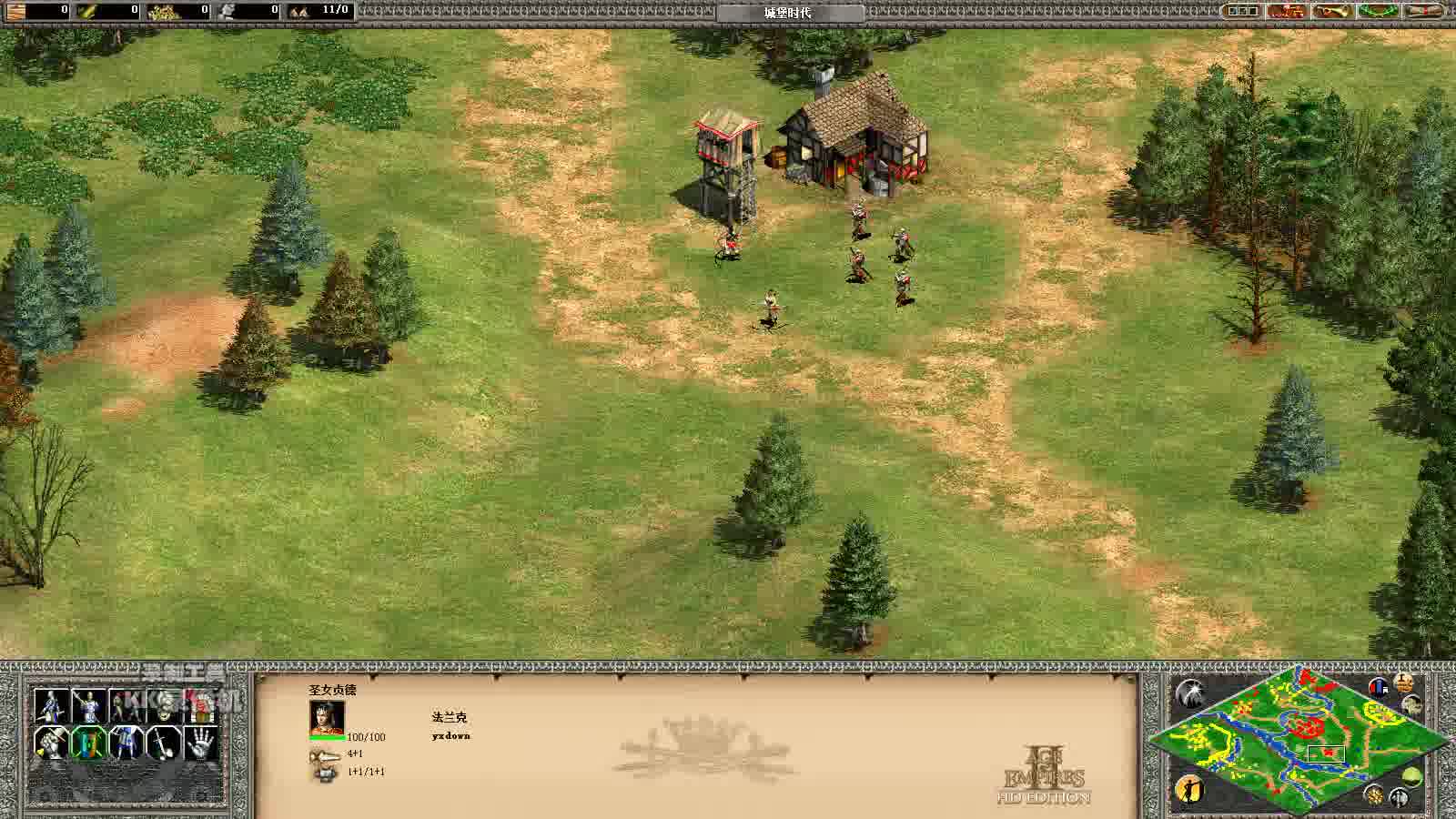The width and height of the screenshot is (1456, 819).
Task: Activate the sword stand ground command
Action: pos(163,743)
